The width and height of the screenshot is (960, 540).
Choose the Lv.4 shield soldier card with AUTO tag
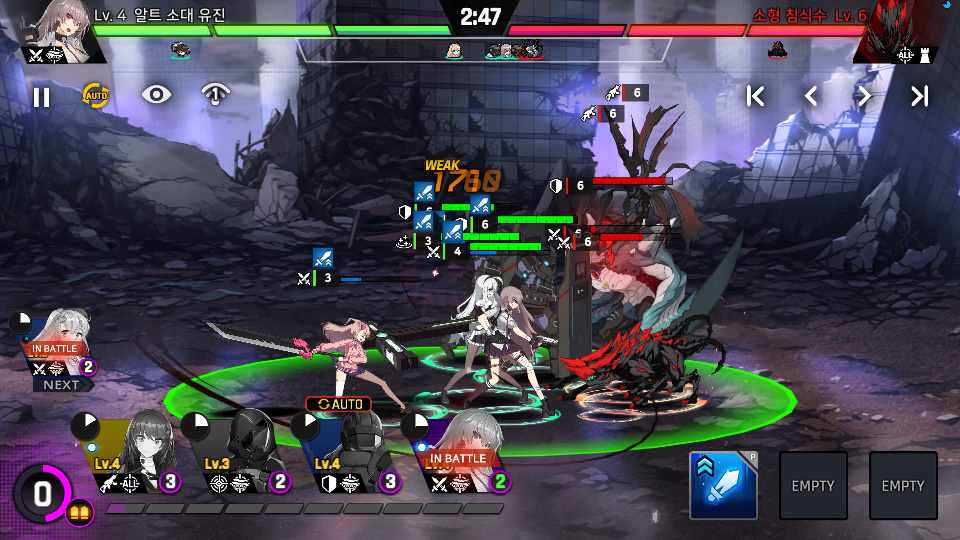[x=352, y=455]
